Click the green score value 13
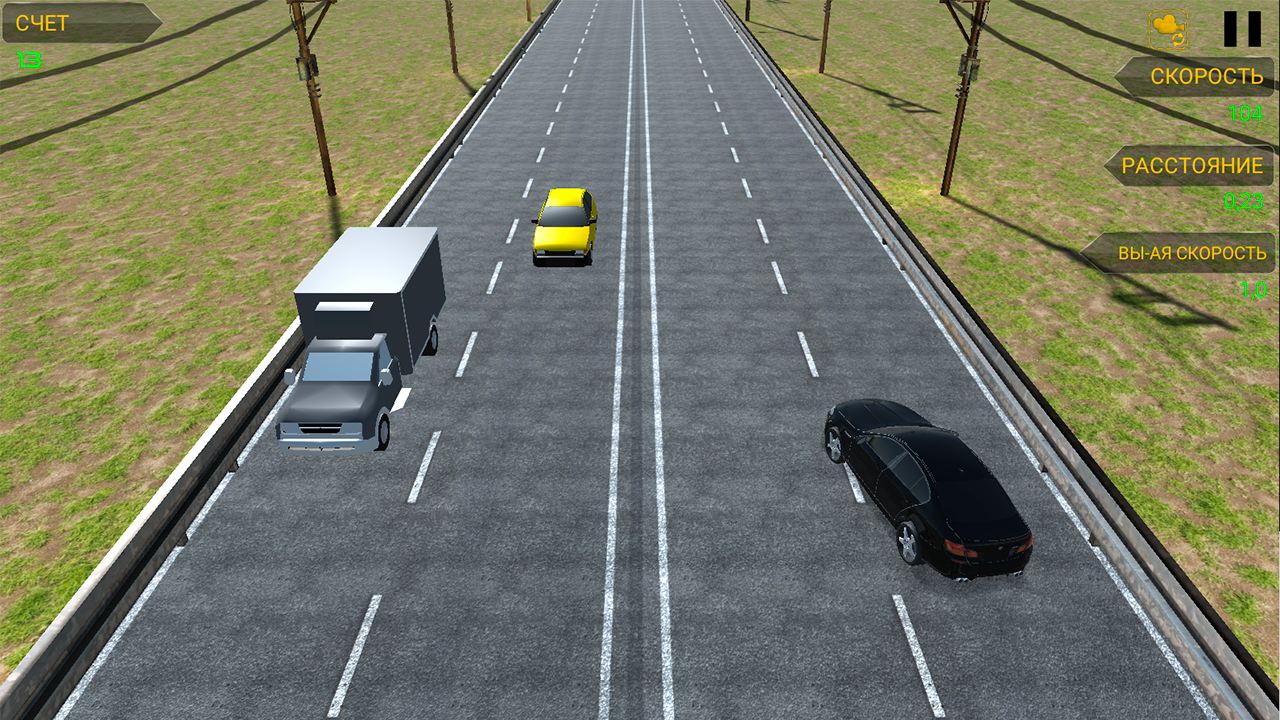 [x=26, y=59]
